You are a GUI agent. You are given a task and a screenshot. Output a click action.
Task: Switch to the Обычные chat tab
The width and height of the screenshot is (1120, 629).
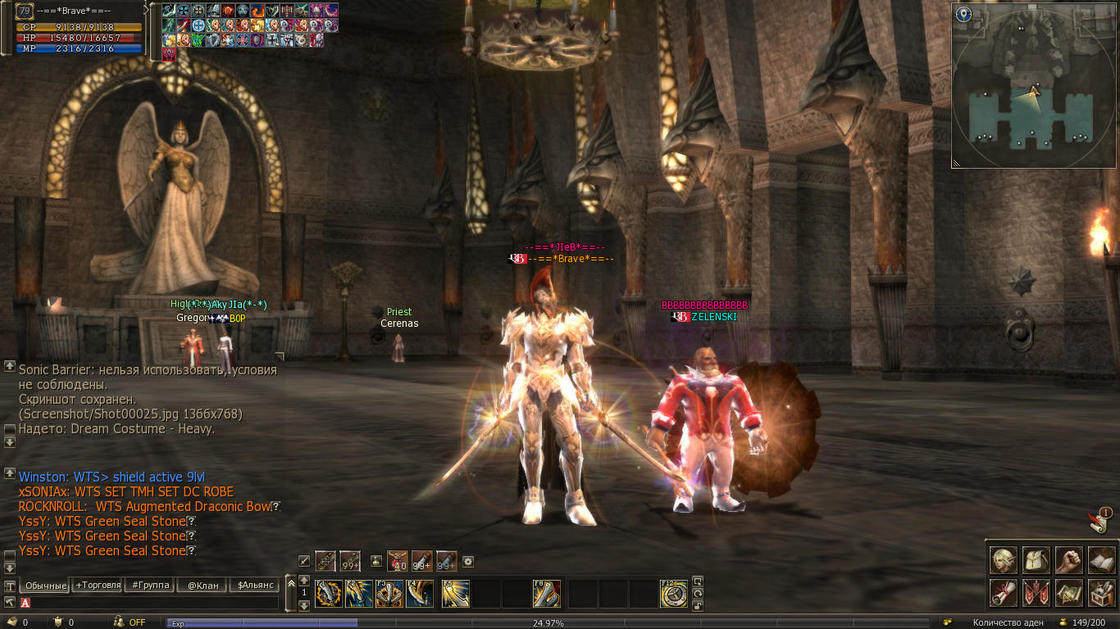[x=46, y=585]
